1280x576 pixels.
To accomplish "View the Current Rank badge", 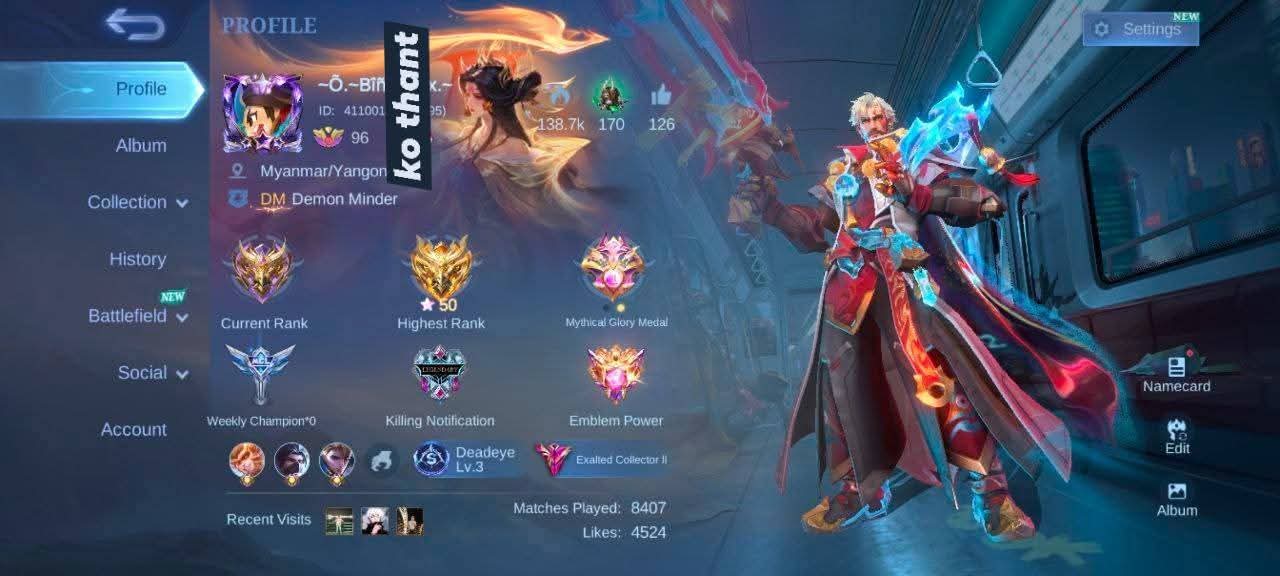I will click(x=263, y=270).
